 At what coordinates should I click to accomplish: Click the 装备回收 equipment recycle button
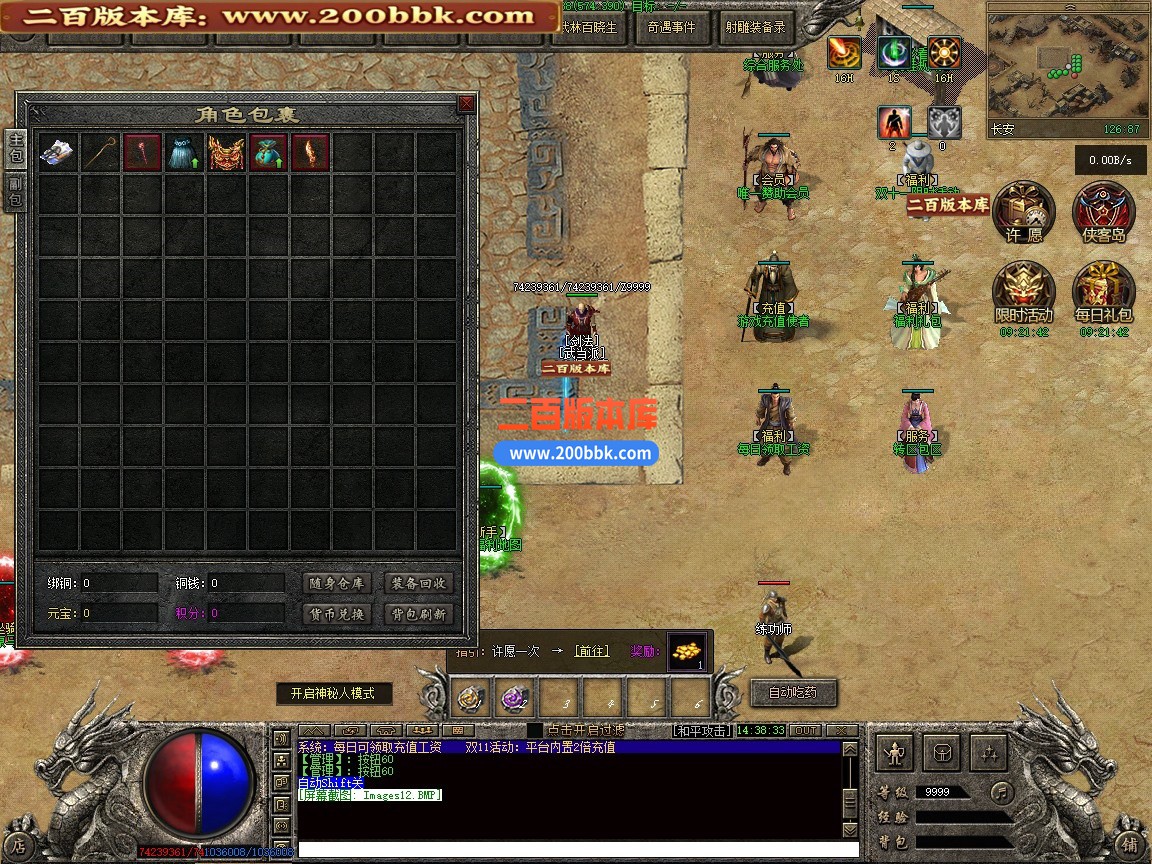point(418,583)
